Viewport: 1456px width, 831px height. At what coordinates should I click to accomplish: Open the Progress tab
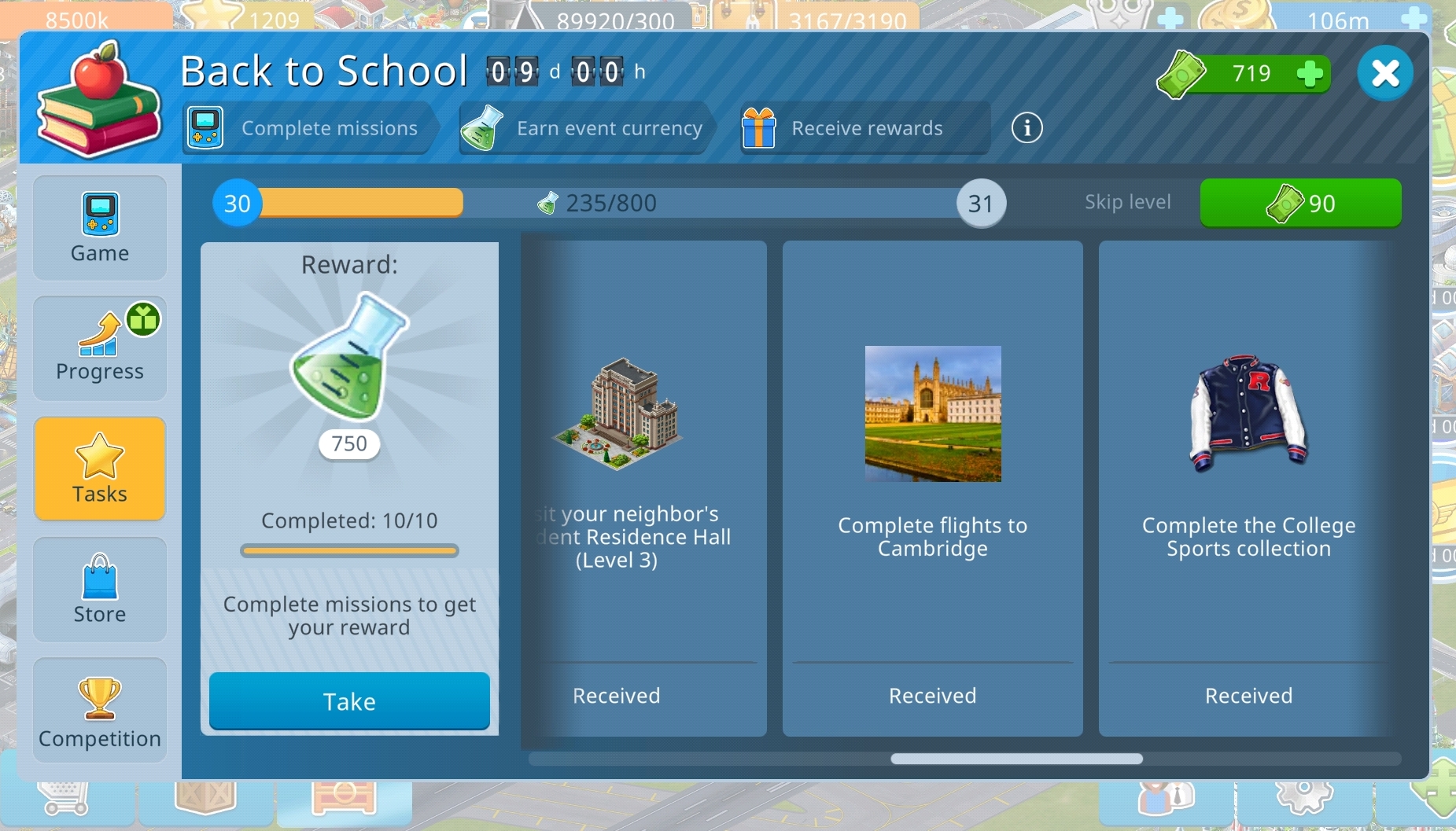(x=100, y=348)
